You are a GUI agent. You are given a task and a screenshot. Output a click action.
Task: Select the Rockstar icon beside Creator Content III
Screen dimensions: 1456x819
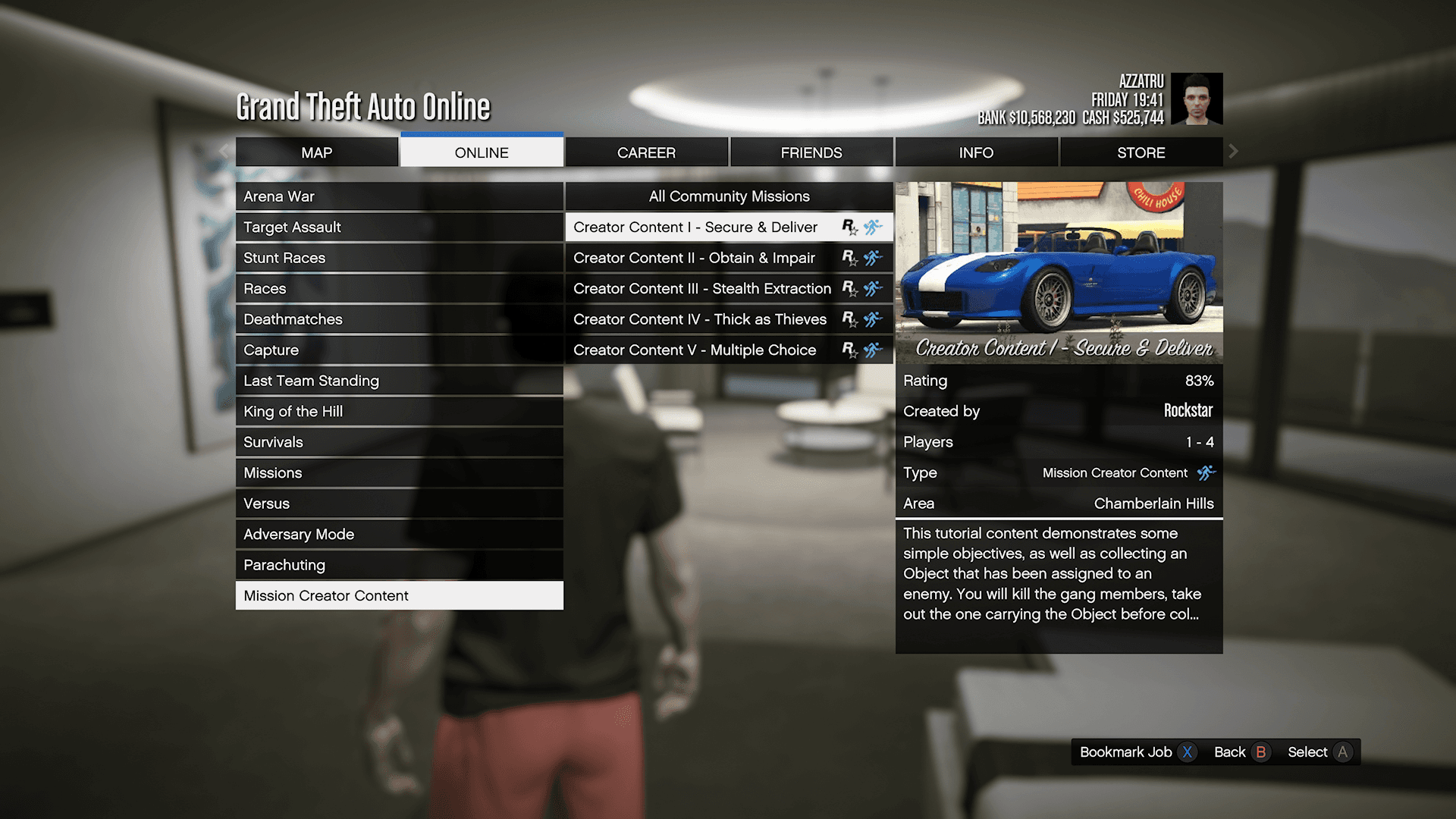pos(849,288)
